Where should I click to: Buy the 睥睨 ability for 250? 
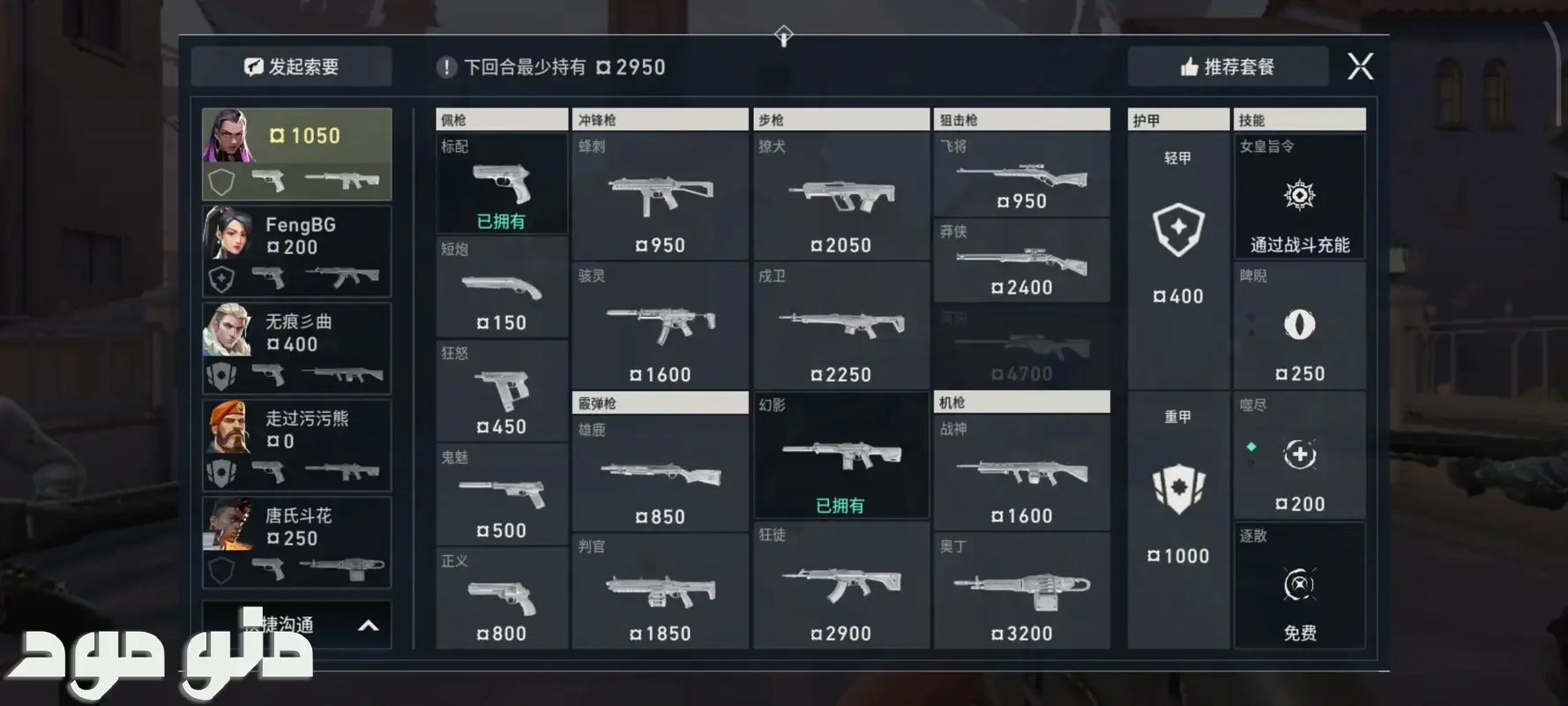[1299, 327]
